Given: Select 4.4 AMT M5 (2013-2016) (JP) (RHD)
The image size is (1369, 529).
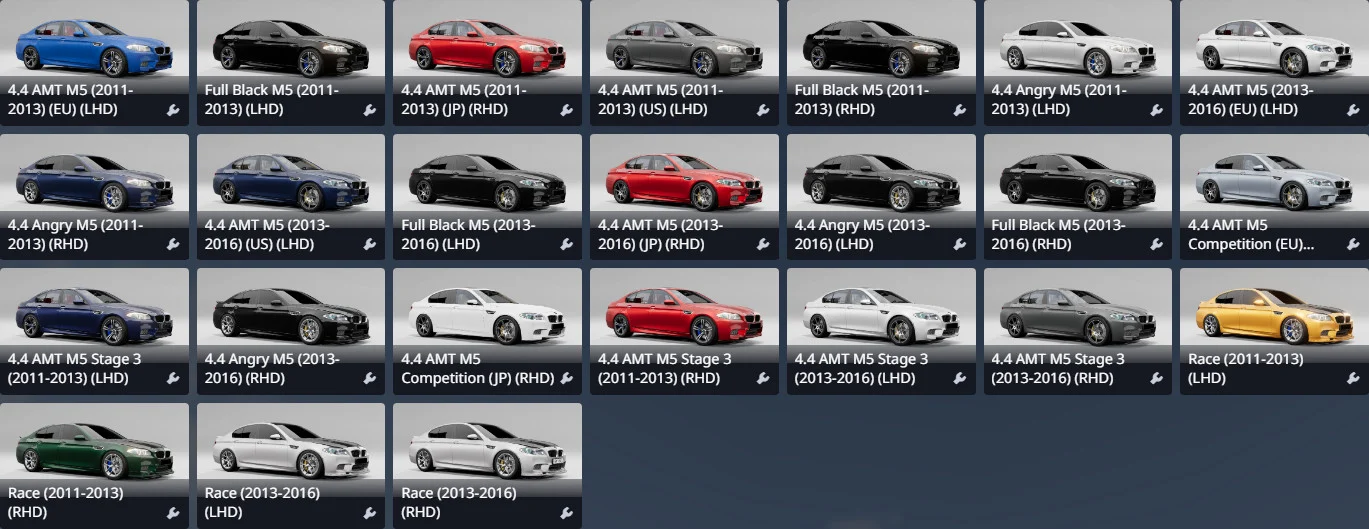Looking at the screenshot, I should pyautogui.click(x=684, y=180).
